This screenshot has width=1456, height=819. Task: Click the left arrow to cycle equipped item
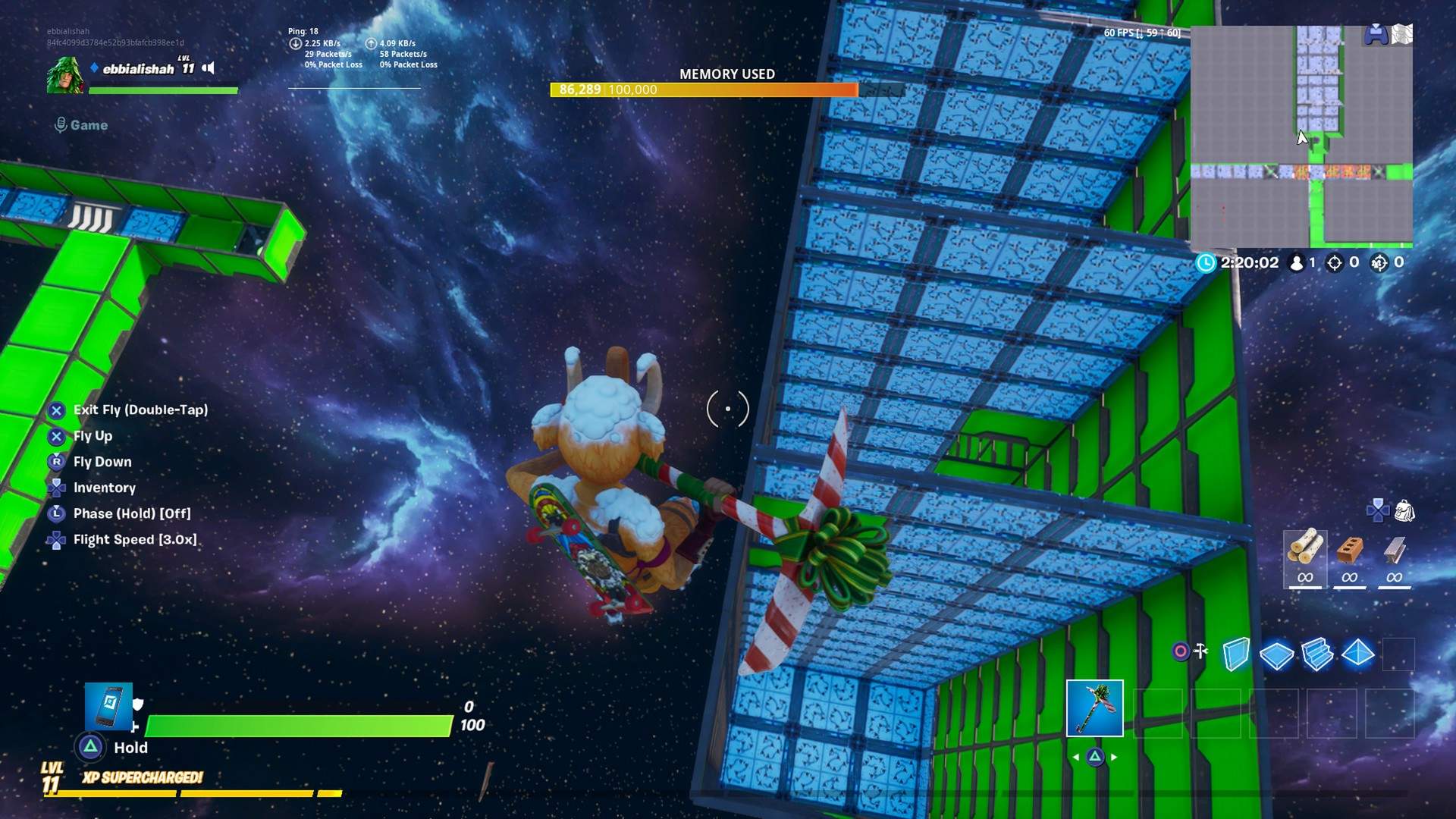coord(1076,755)
